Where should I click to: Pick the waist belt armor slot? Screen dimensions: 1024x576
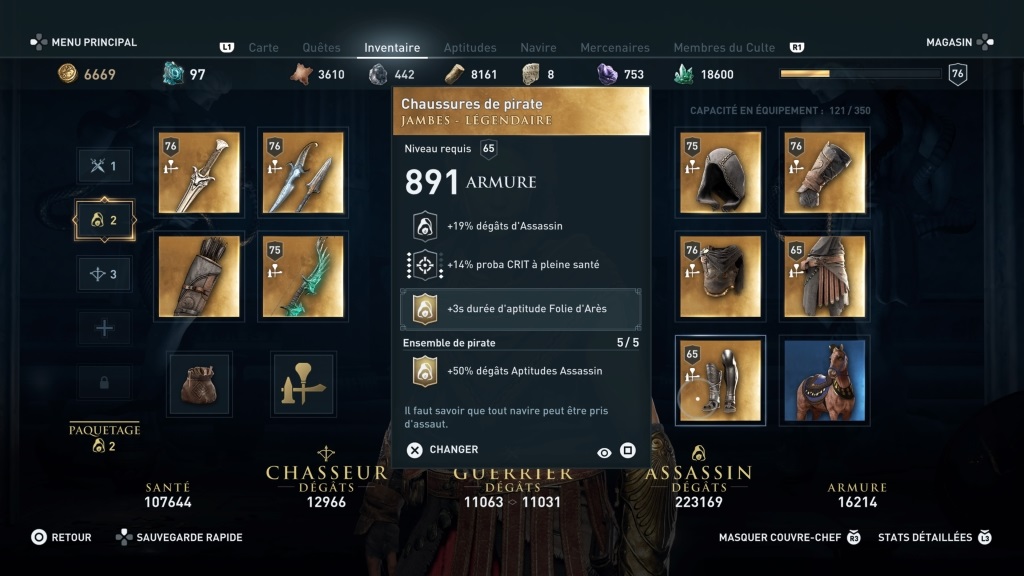coord(824,277)
